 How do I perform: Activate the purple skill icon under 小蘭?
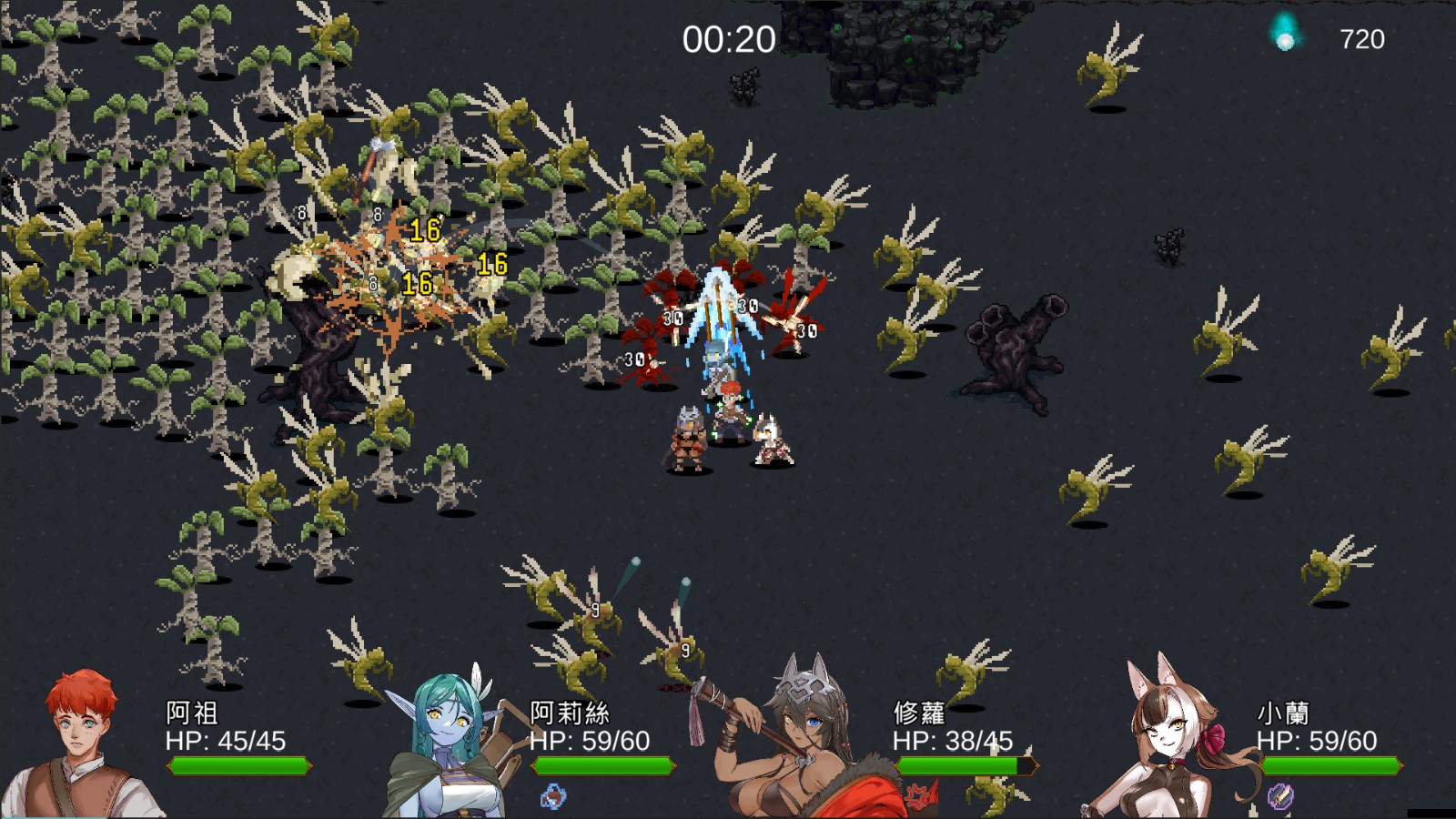1280,796
